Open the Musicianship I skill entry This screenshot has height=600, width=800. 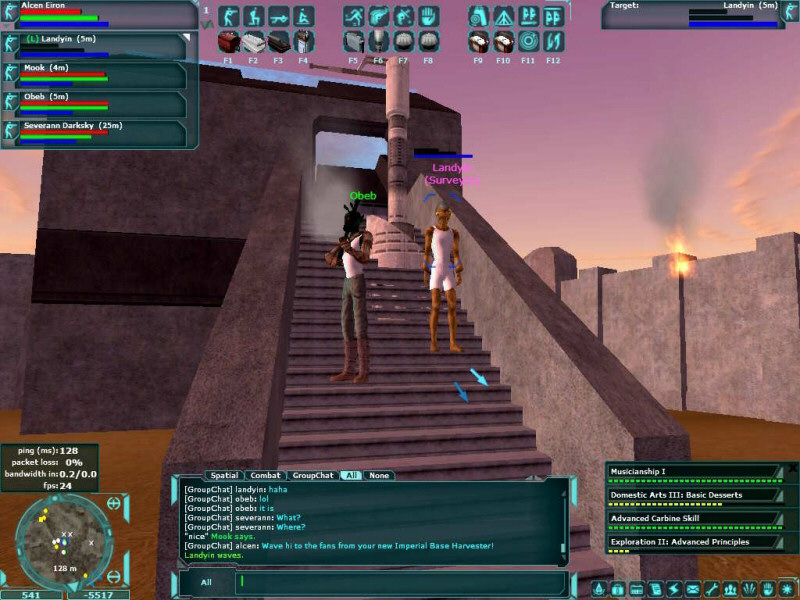click(x=692, y=471)
